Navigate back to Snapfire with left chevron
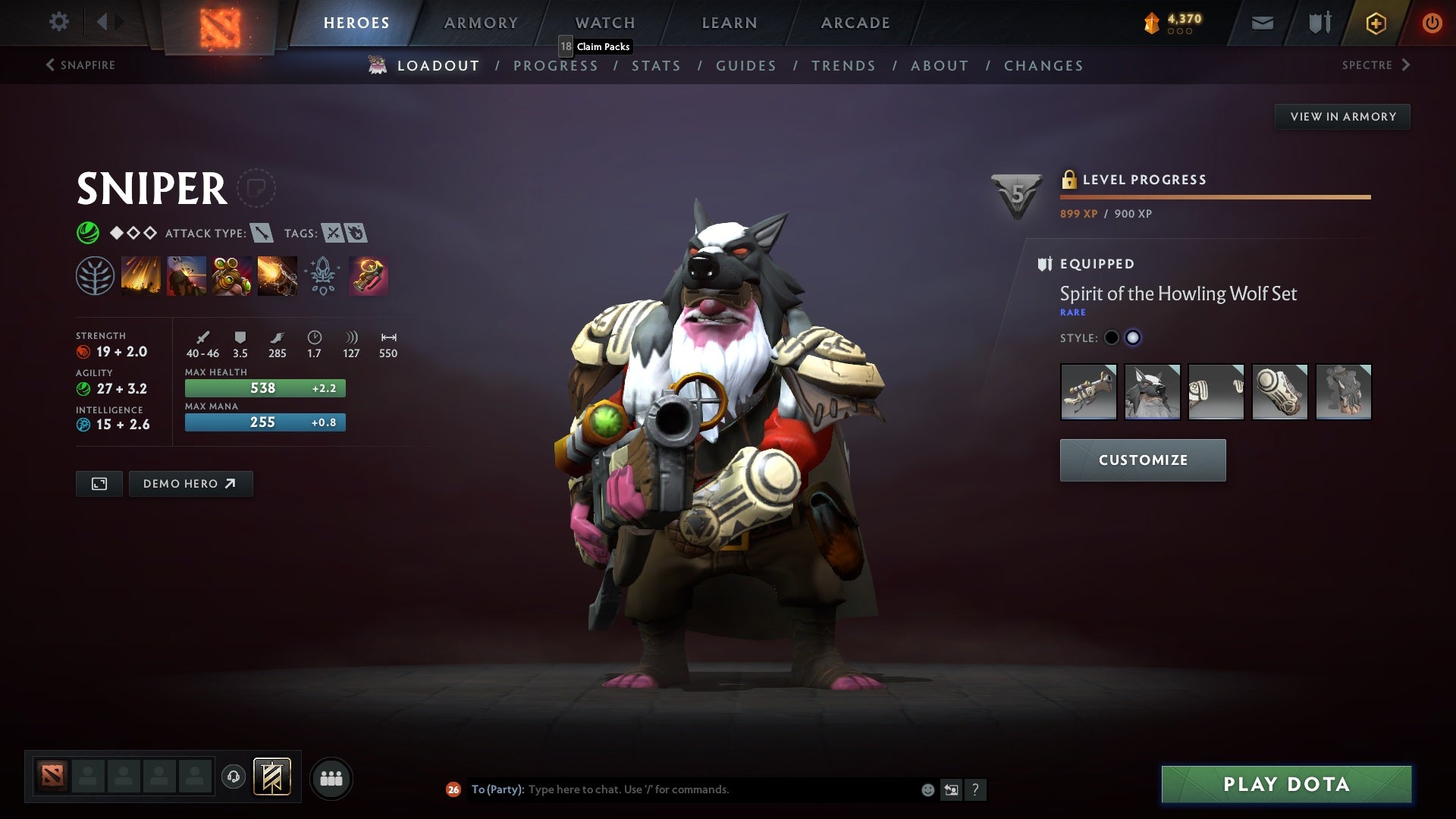Screen dimensions: 1456x819 [50, 65]
